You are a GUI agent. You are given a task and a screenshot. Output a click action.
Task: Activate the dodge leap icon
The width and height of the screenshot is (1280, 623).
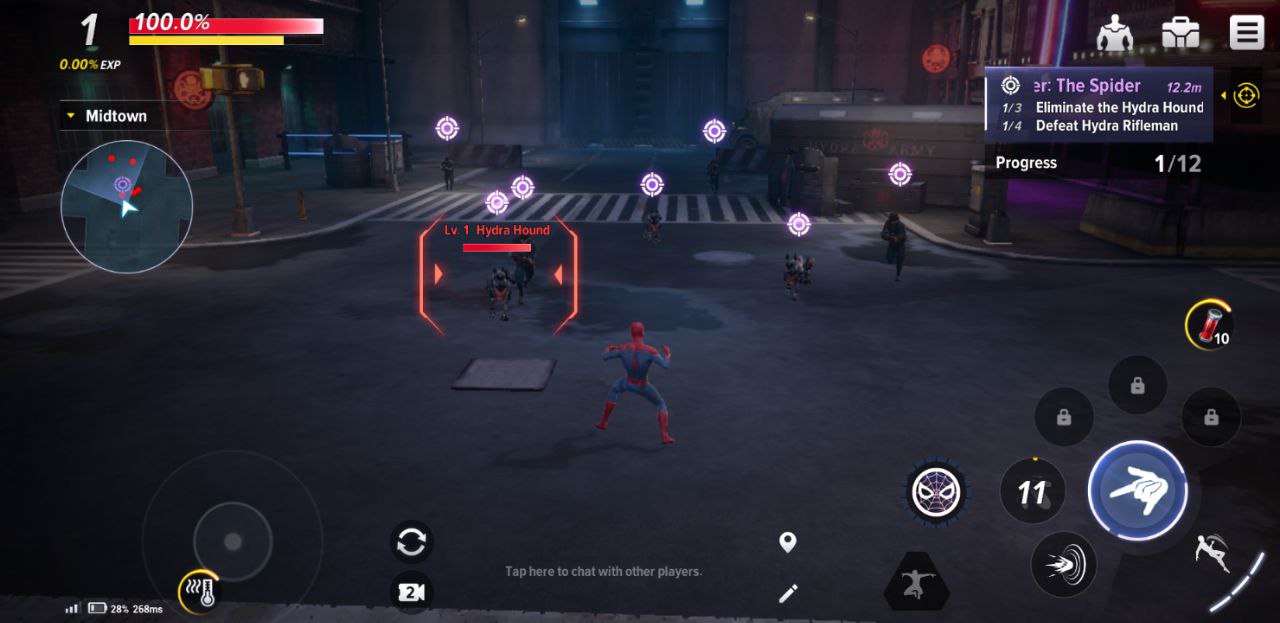click(x=1212, y=552)
